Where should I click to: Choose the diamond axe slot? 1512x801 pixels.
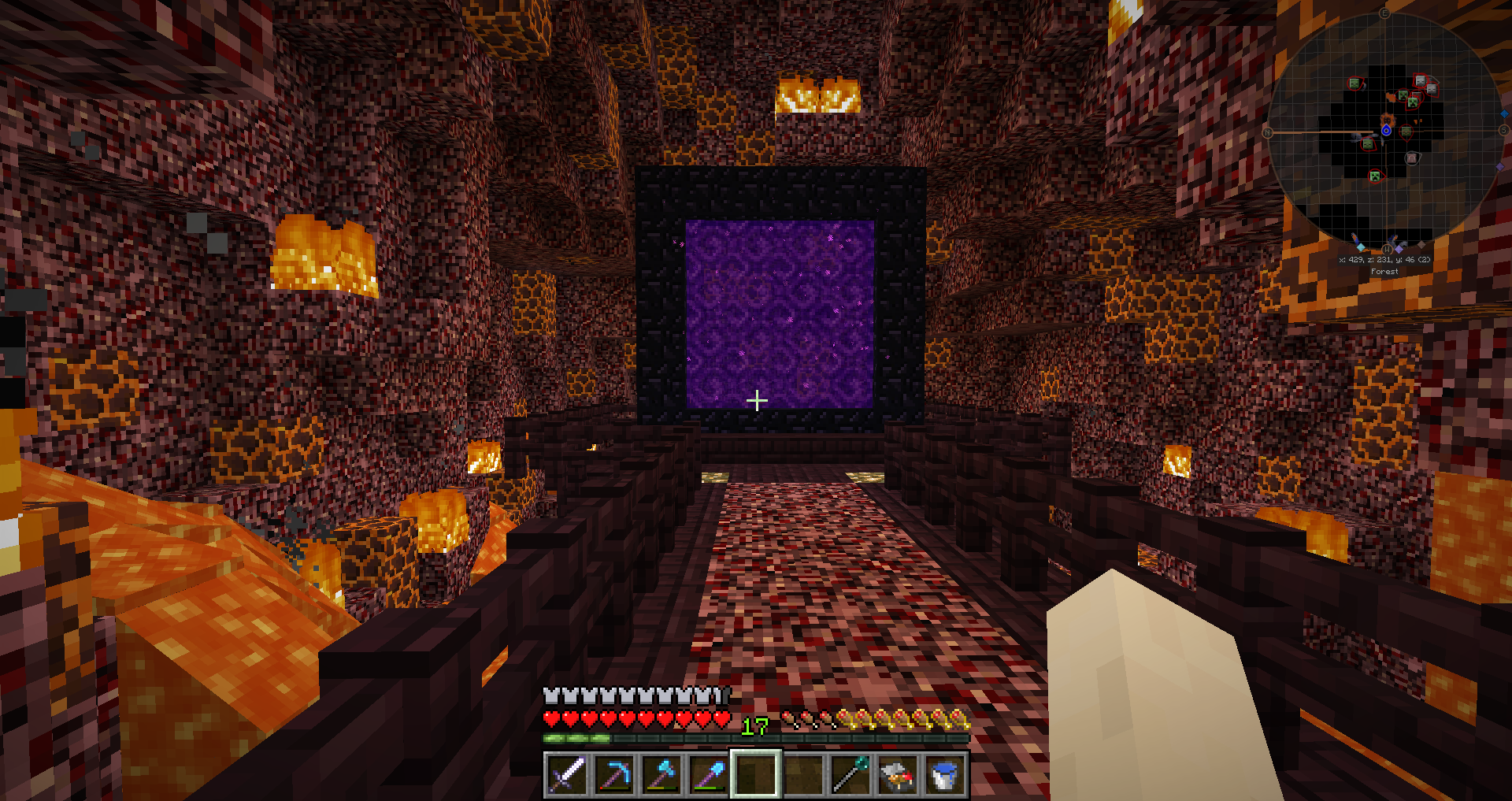click(661, 775)
